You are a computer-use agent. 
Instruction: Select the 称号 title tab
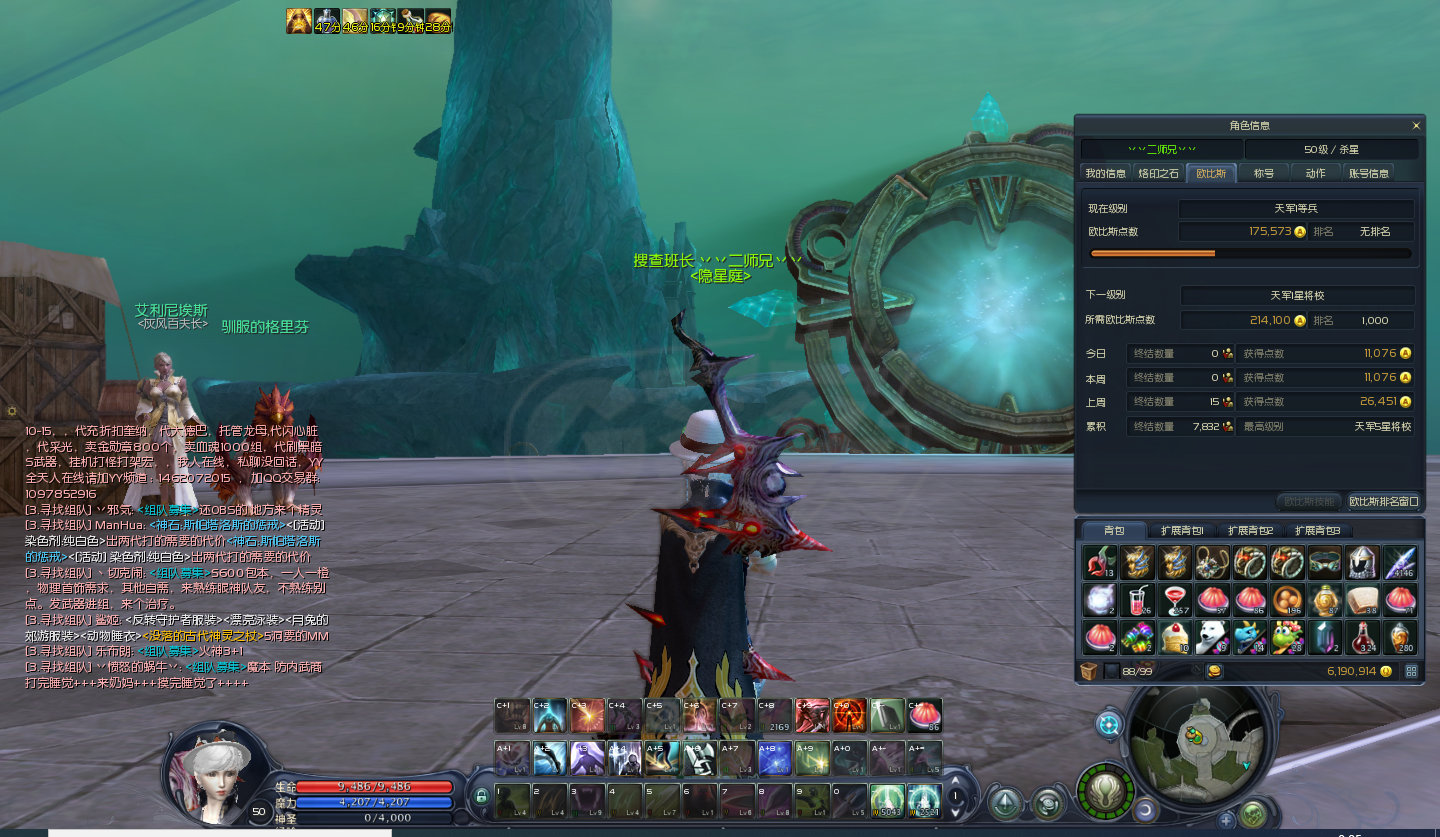pos(1264,173)
